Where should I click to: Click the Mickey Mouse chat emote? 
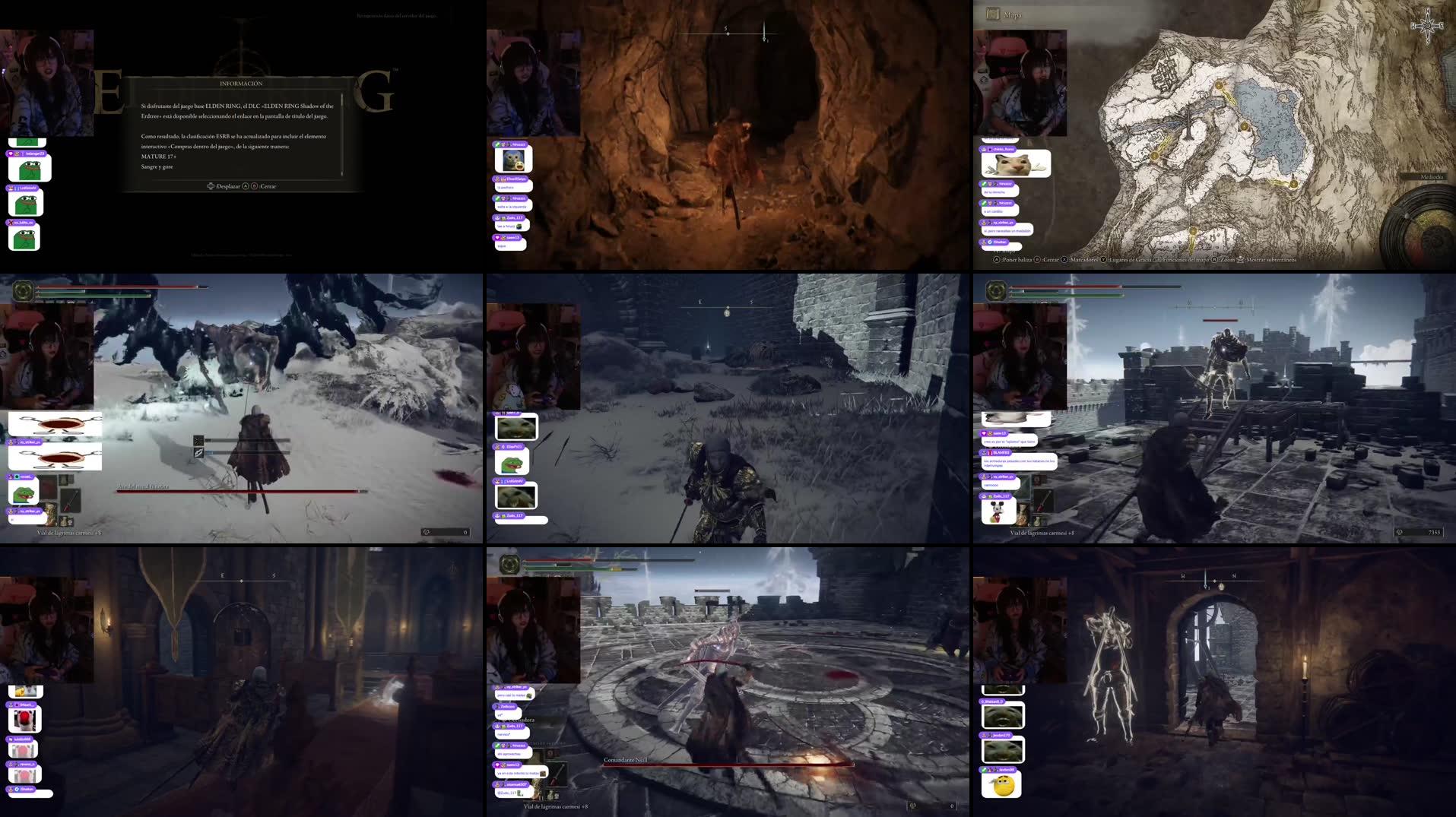(998, 511)
